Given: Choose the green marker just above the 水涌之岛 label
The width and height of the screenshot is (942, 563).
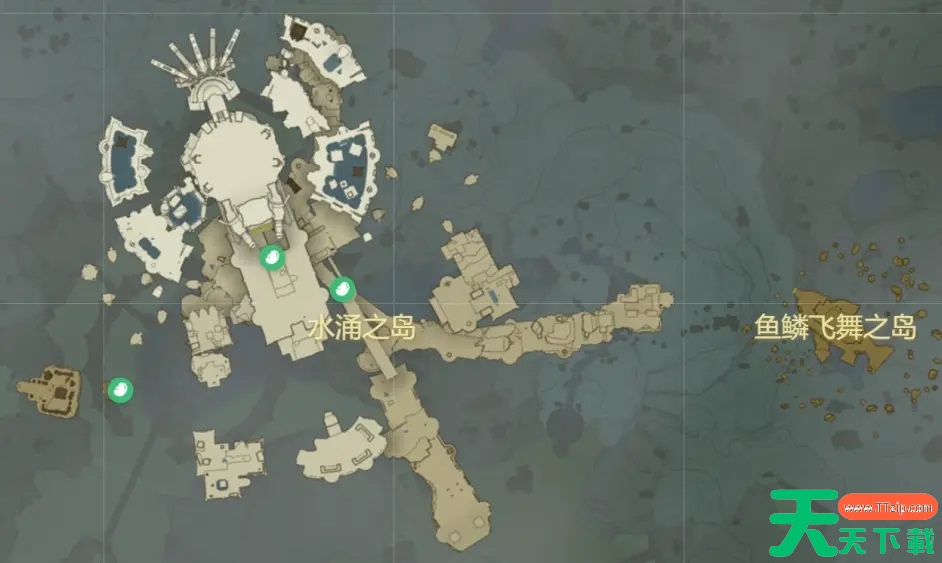Looking at the screenshot, I should pyautogui.click(x=342, y=289).
